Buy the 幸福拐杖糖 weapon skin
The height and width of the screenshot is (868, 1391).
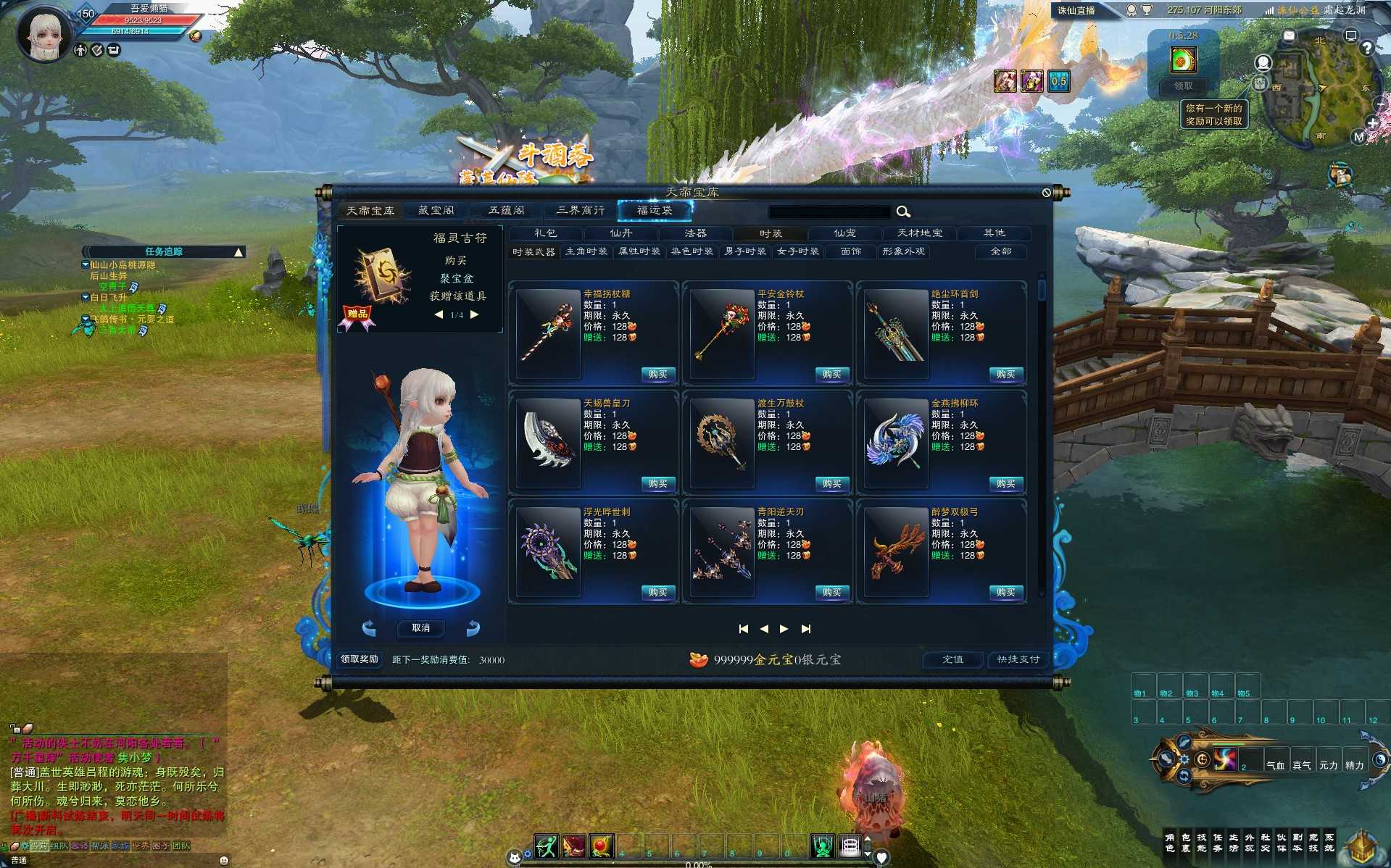657,375
